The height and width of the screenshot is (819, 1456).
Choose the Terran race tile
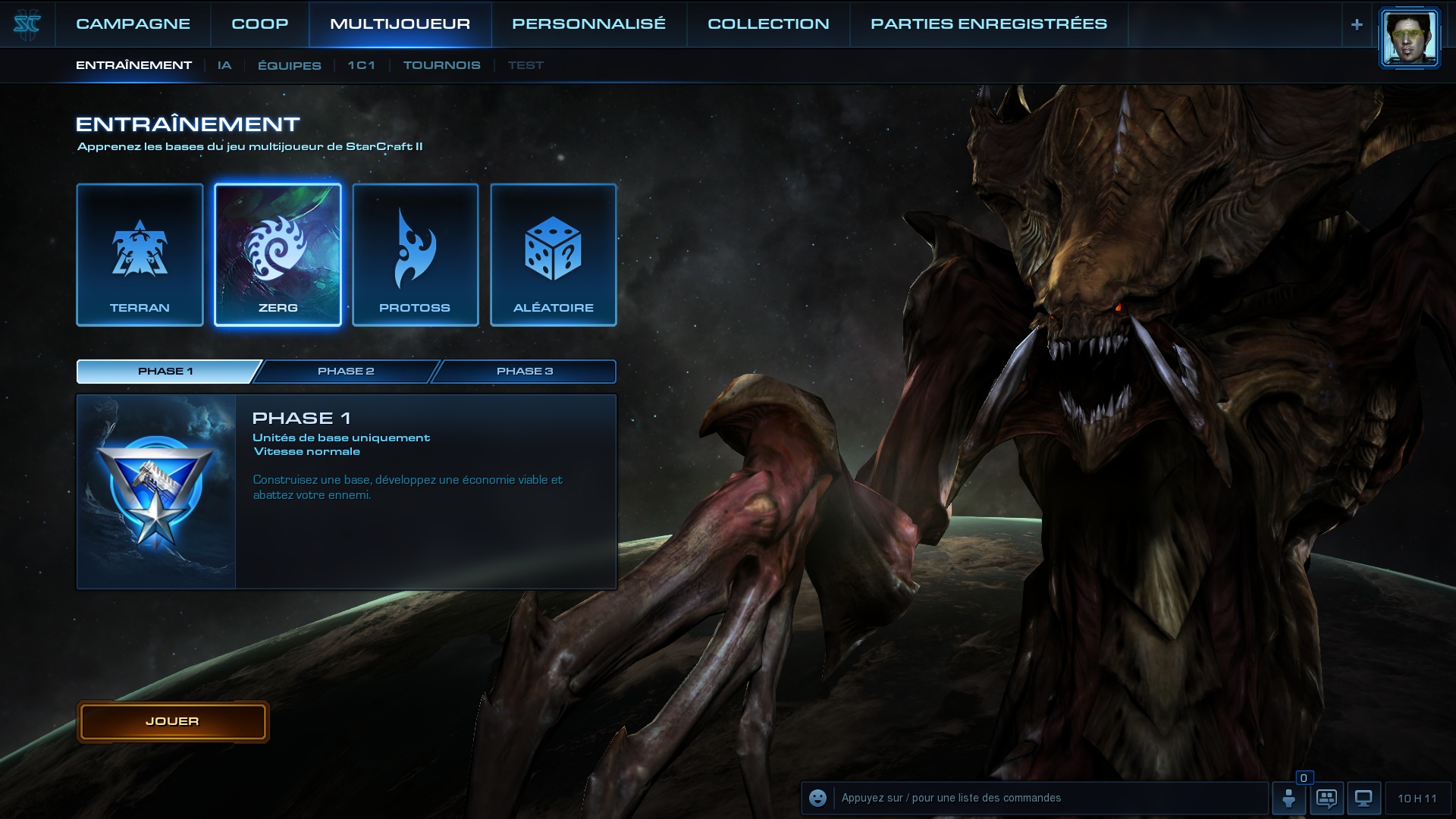tap(140, 255)
